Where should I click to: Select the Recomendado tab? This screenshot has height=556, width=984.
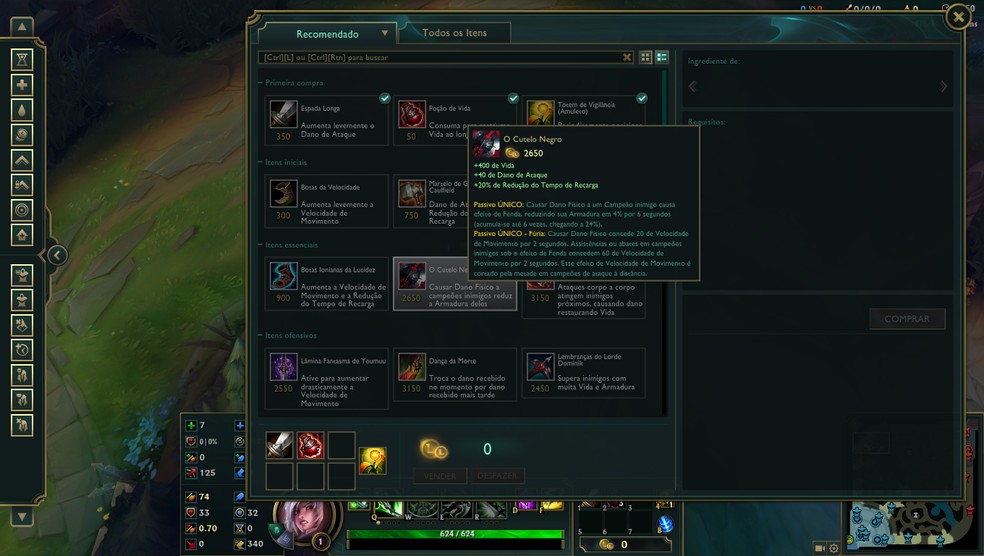click(327, 34)
